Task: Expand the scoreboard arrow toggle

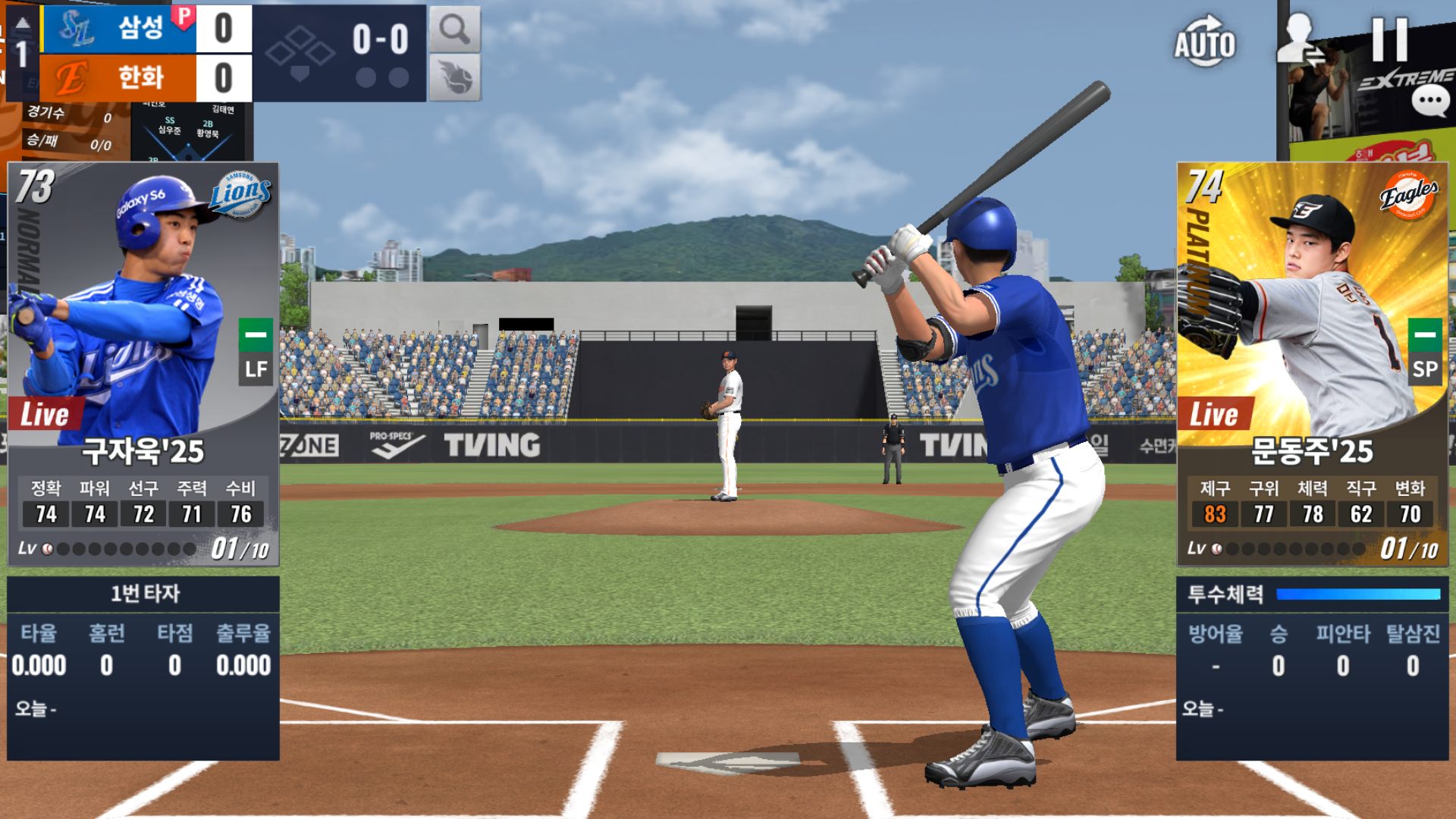Action: point(23,24)
